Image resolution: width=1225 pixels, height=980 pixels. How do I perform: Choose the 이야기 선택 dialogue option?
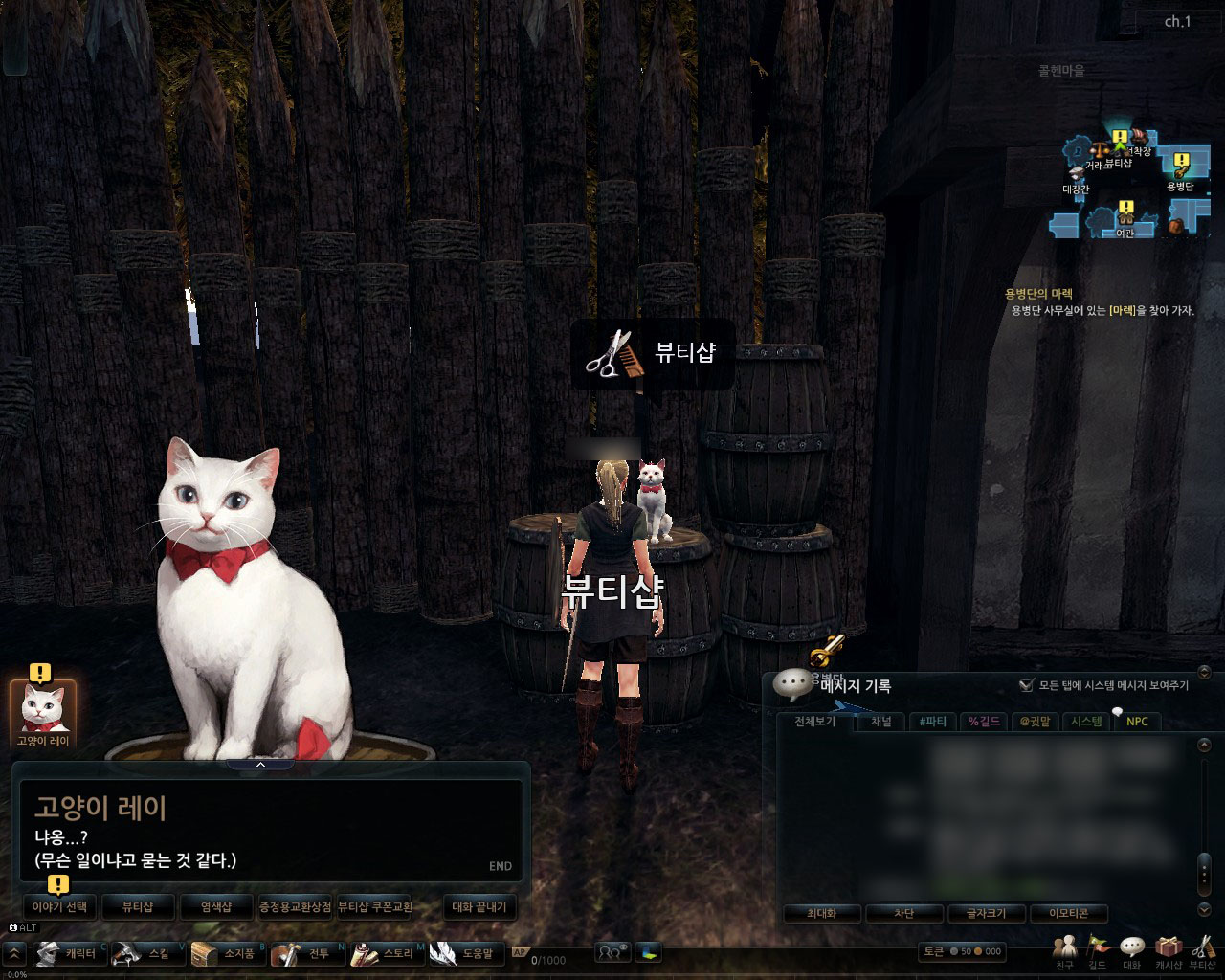click(x=60, y=906)
